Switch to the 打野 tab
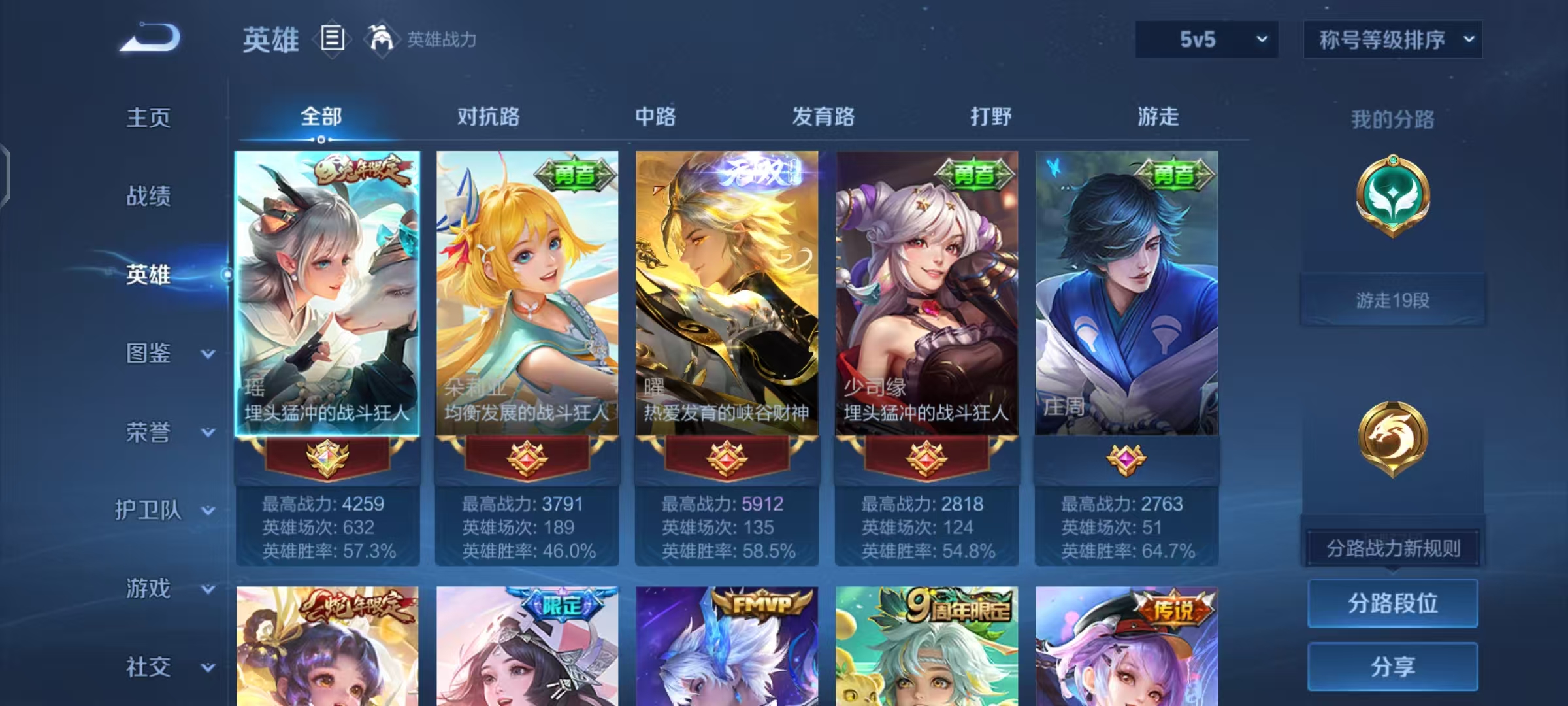This screenshot has width=1568, height=706. tap(988, 116)
